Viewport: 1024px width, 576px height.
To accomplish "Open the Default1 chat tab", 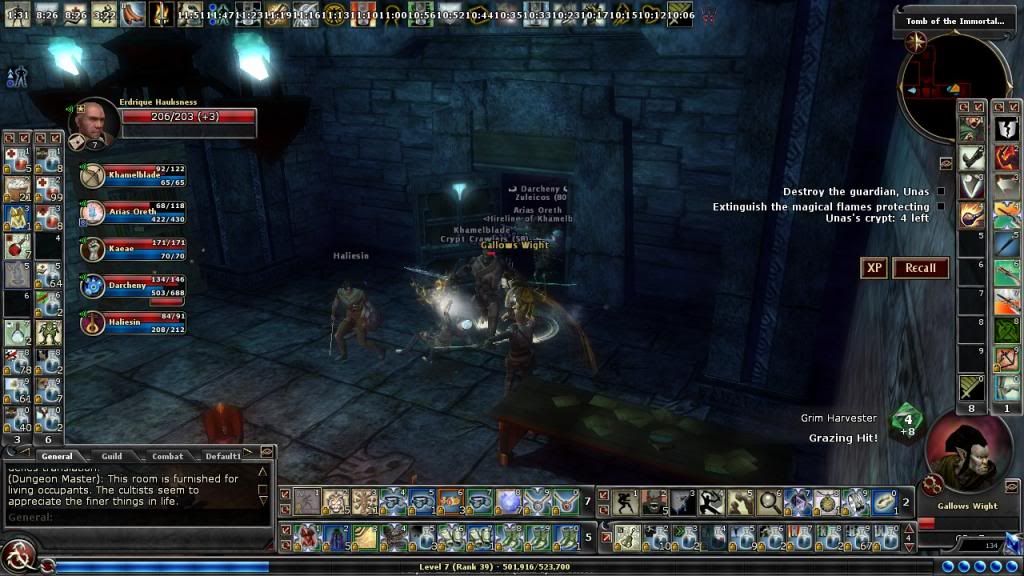I will point(222,456).
